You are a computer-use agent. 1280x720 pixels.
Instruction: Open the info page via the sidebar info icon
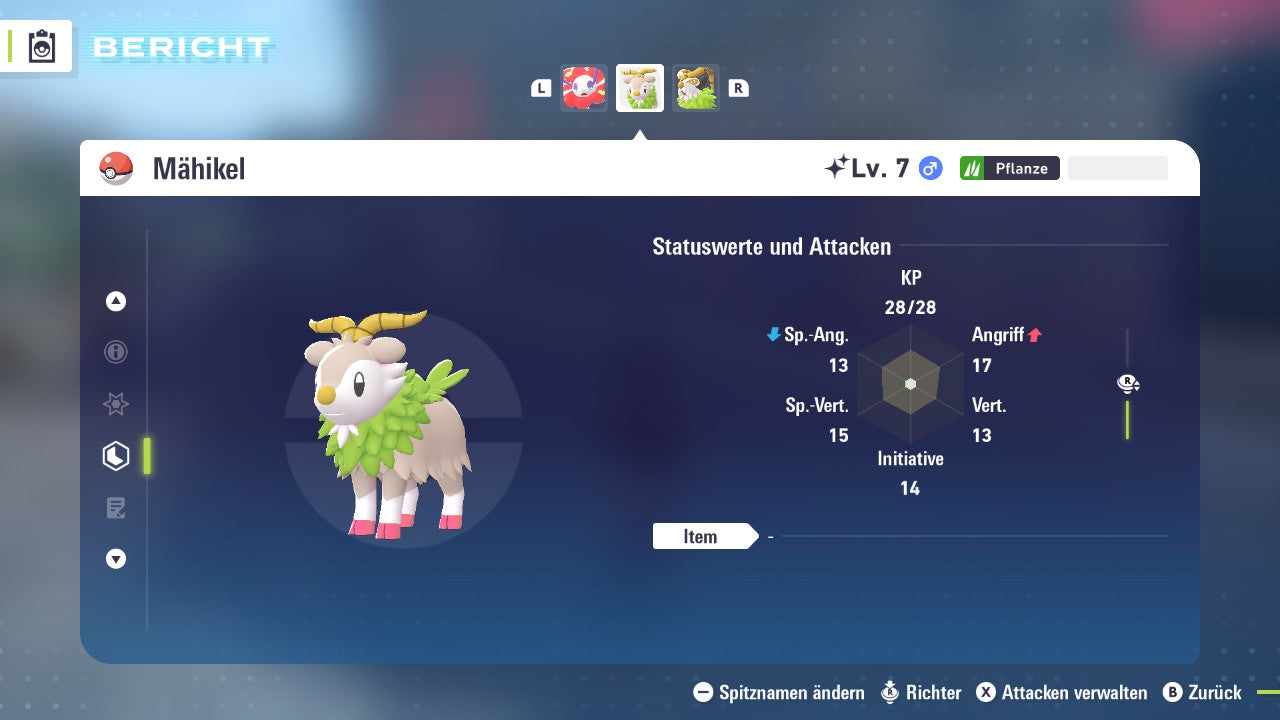click(x=115, y=352)
